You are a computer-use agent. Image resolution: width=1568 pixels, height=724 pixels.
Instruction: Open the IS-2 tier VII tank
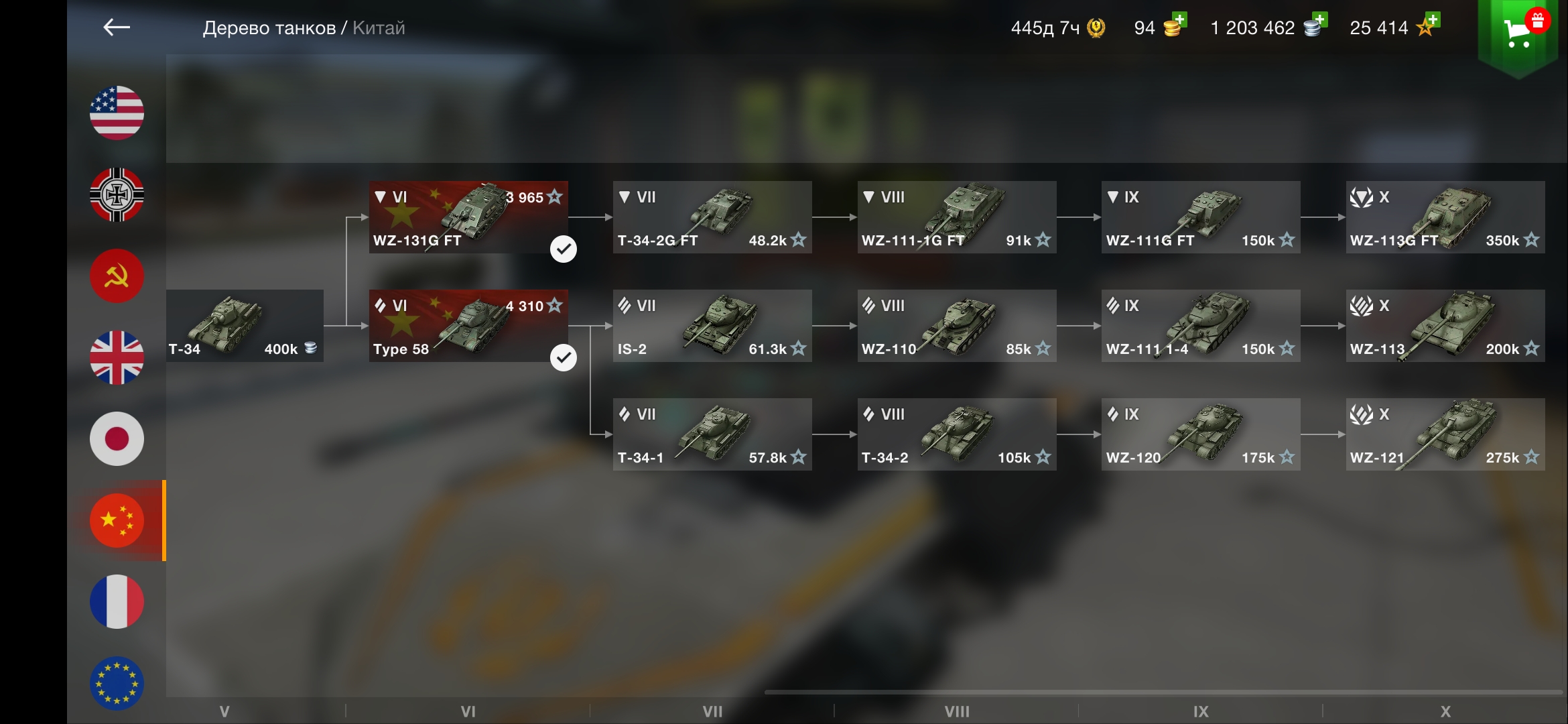tap(712, 326)
